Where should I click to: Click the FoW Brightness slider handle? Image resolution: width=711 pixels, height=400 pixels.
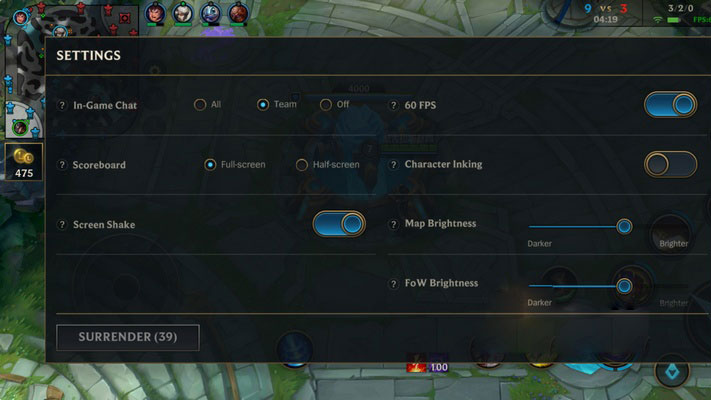(x=624, y=286)
